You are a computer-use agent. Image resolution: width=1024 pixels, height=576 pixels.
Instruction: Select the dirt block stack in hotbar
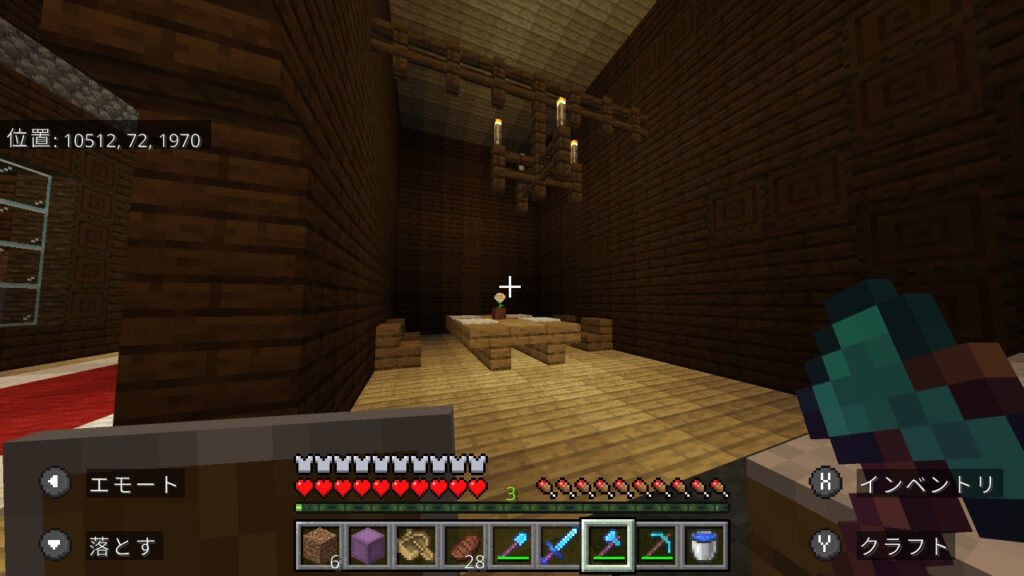tap(320, 545)
